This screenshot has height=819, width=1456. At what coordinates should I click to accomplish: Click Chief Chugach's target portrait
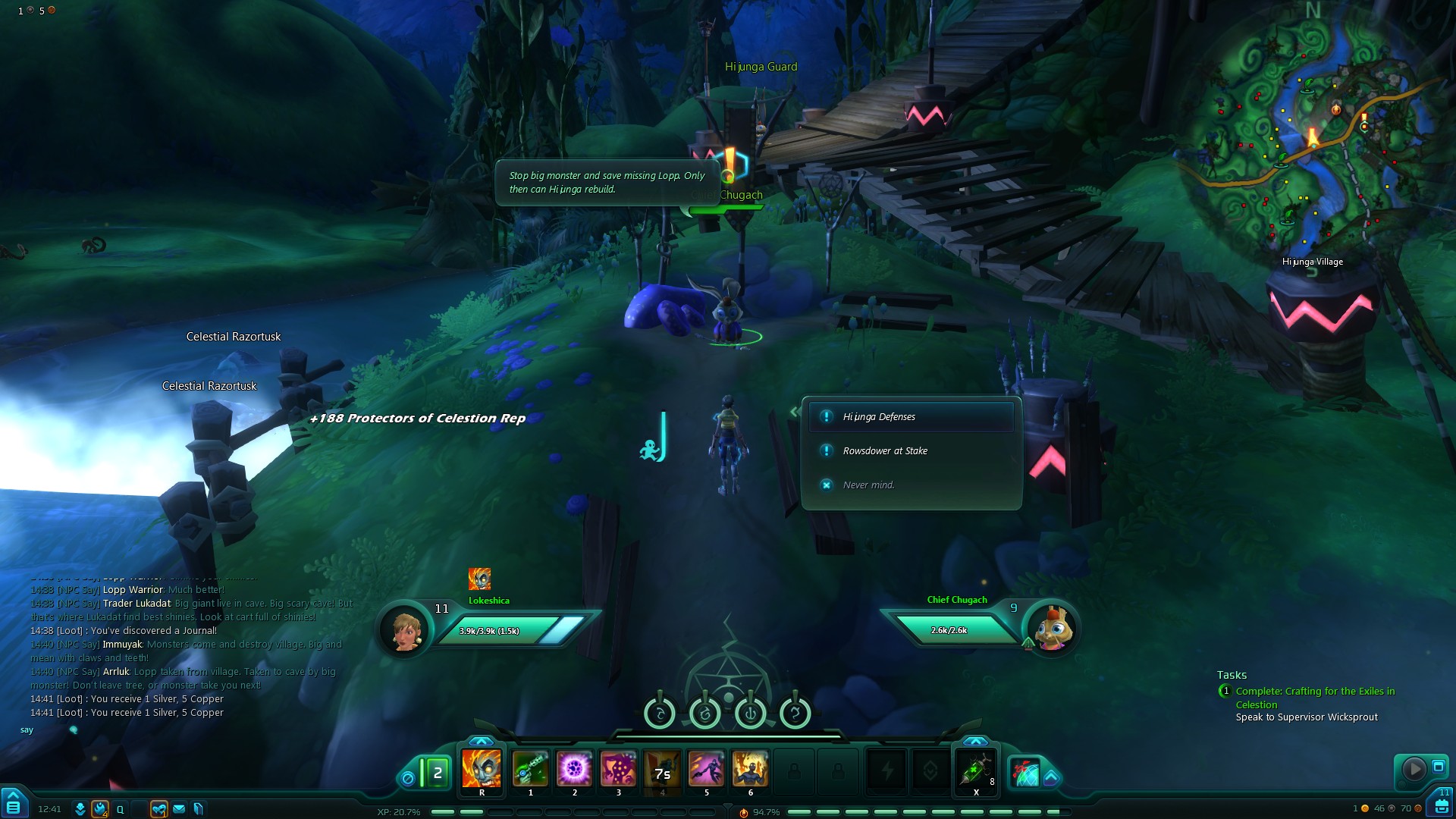[1053, 629]
